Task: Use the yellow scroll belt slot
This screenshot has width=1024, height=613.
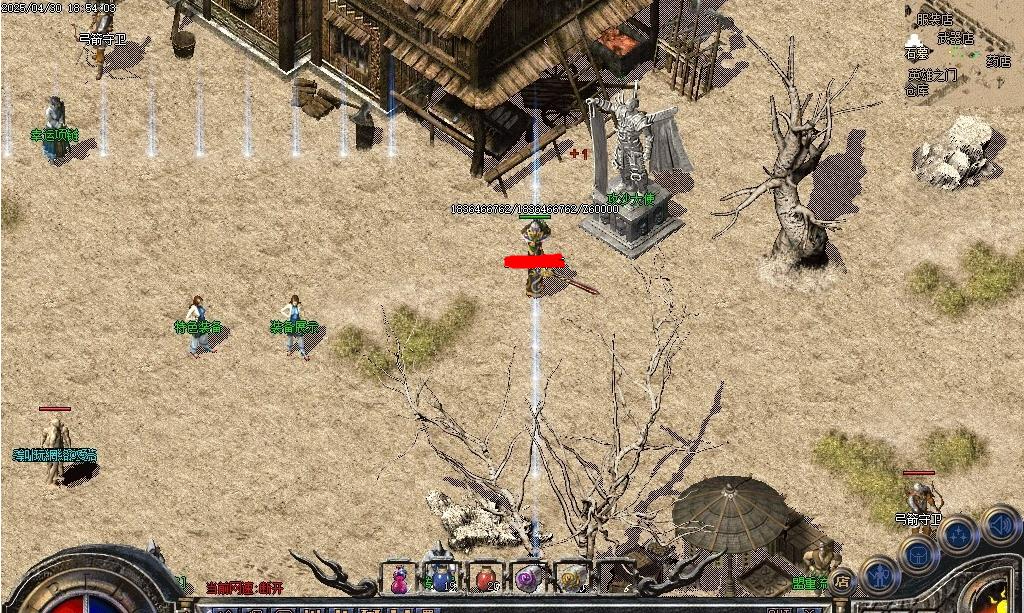Action: click(x=571, y=577)
